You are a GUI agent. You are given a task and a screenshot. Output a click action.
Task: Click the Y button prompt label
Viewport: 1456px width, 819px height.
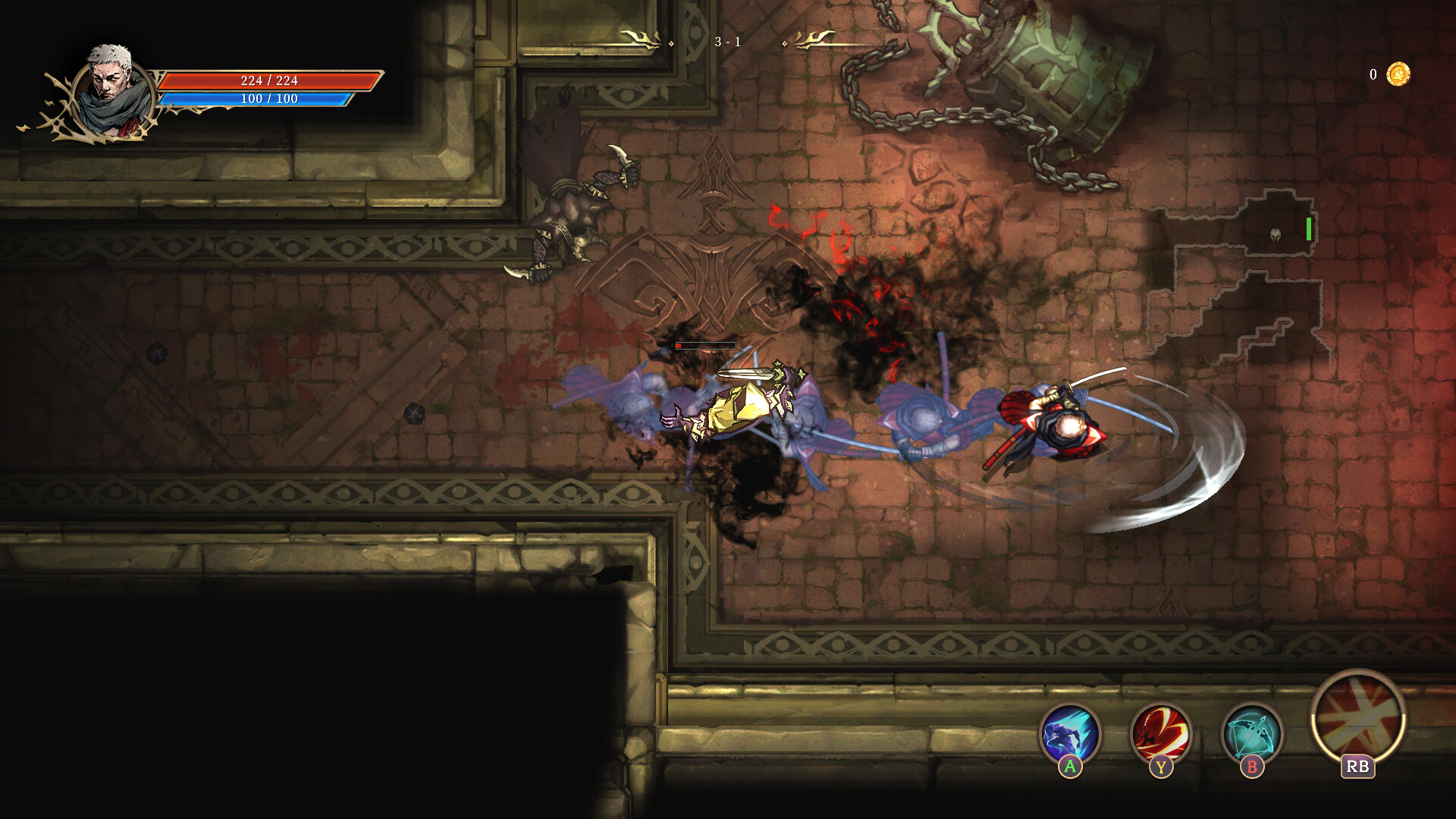(1163, 765)
